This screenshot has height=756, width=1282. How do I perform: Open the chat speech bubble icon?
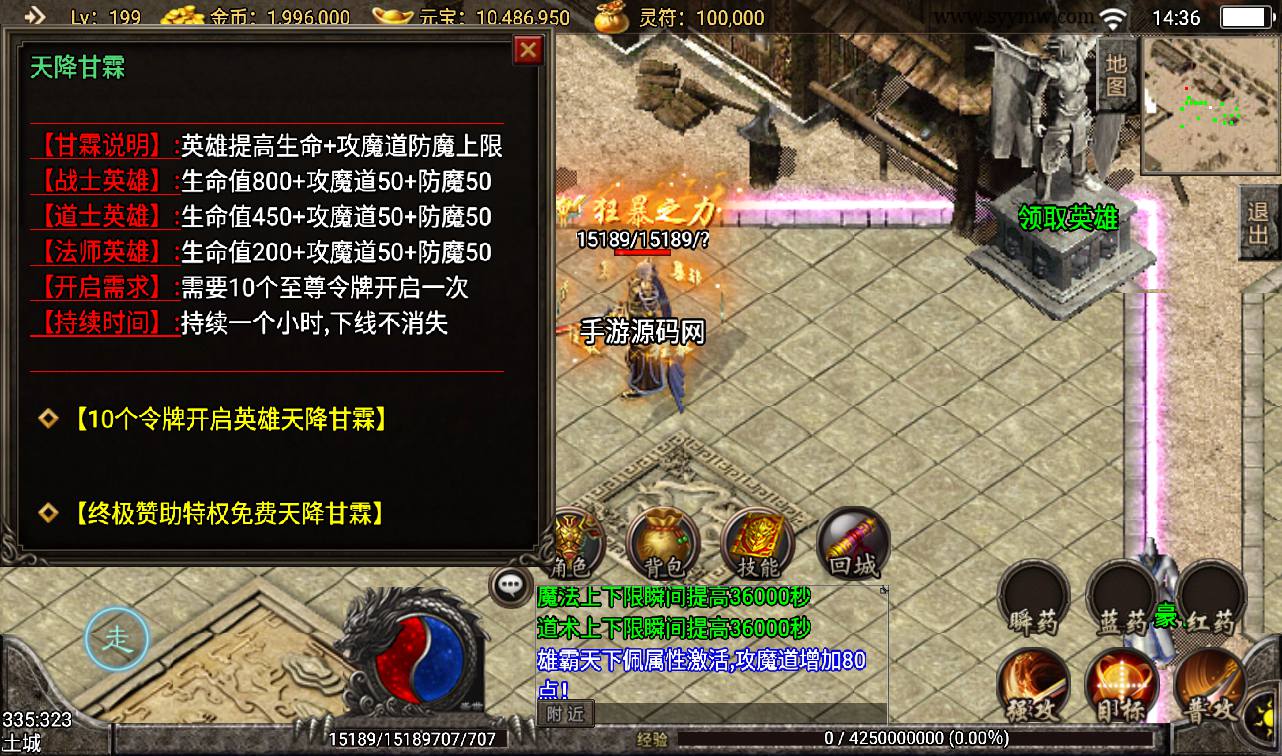pos(510,586)
